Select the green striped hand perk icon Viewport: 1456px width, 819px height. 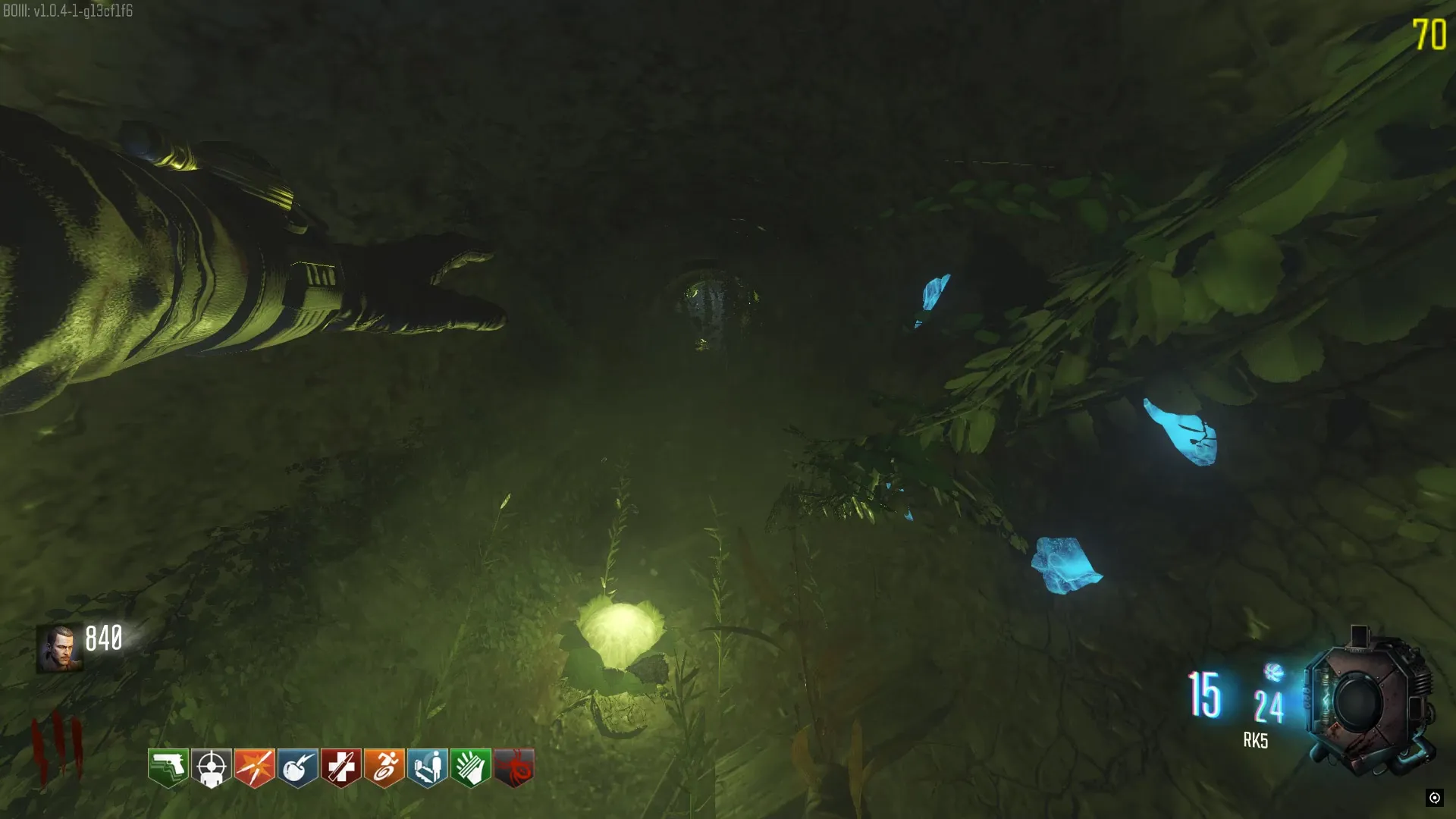[471, 768]
